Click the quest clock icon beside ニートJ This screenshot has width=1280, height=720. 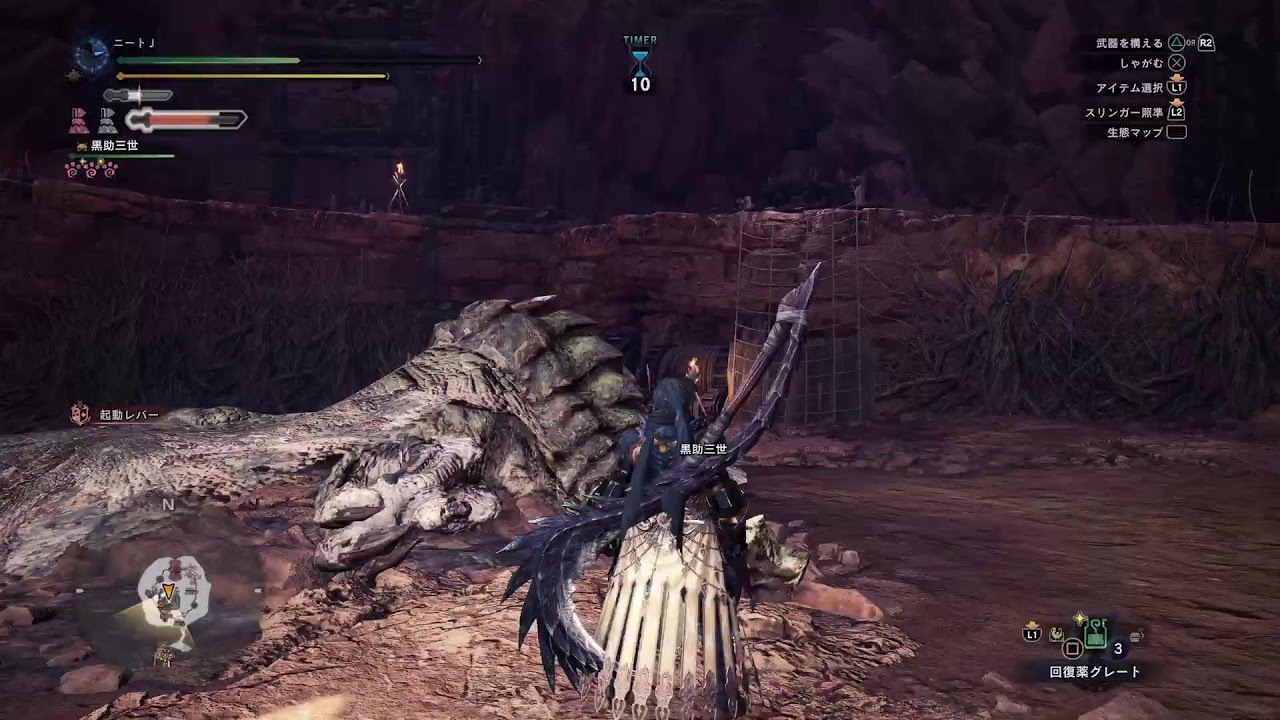(x=93, y=56)
